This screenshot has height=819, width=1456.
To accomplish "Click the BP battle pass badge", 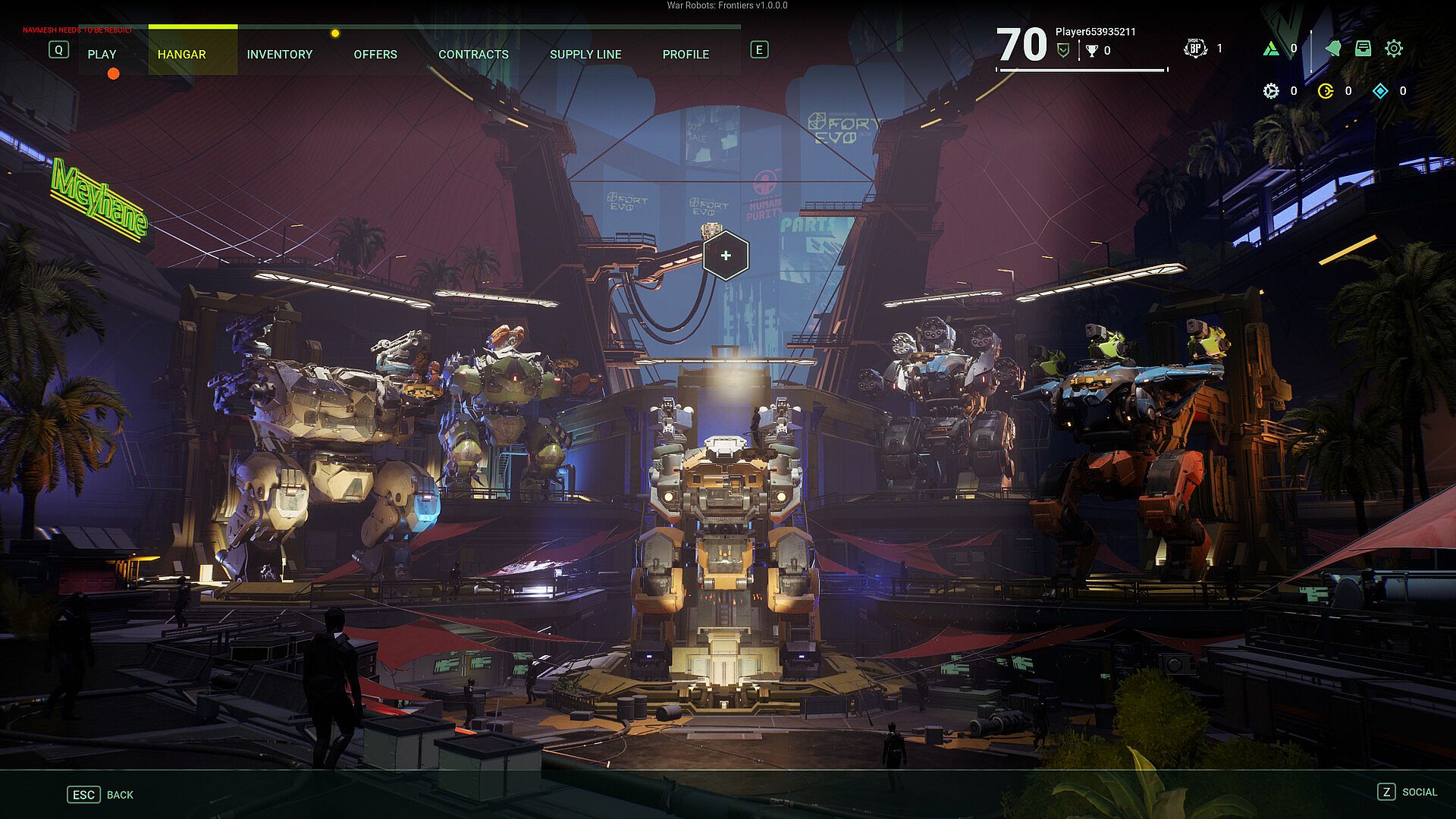I will [1196, 49].
